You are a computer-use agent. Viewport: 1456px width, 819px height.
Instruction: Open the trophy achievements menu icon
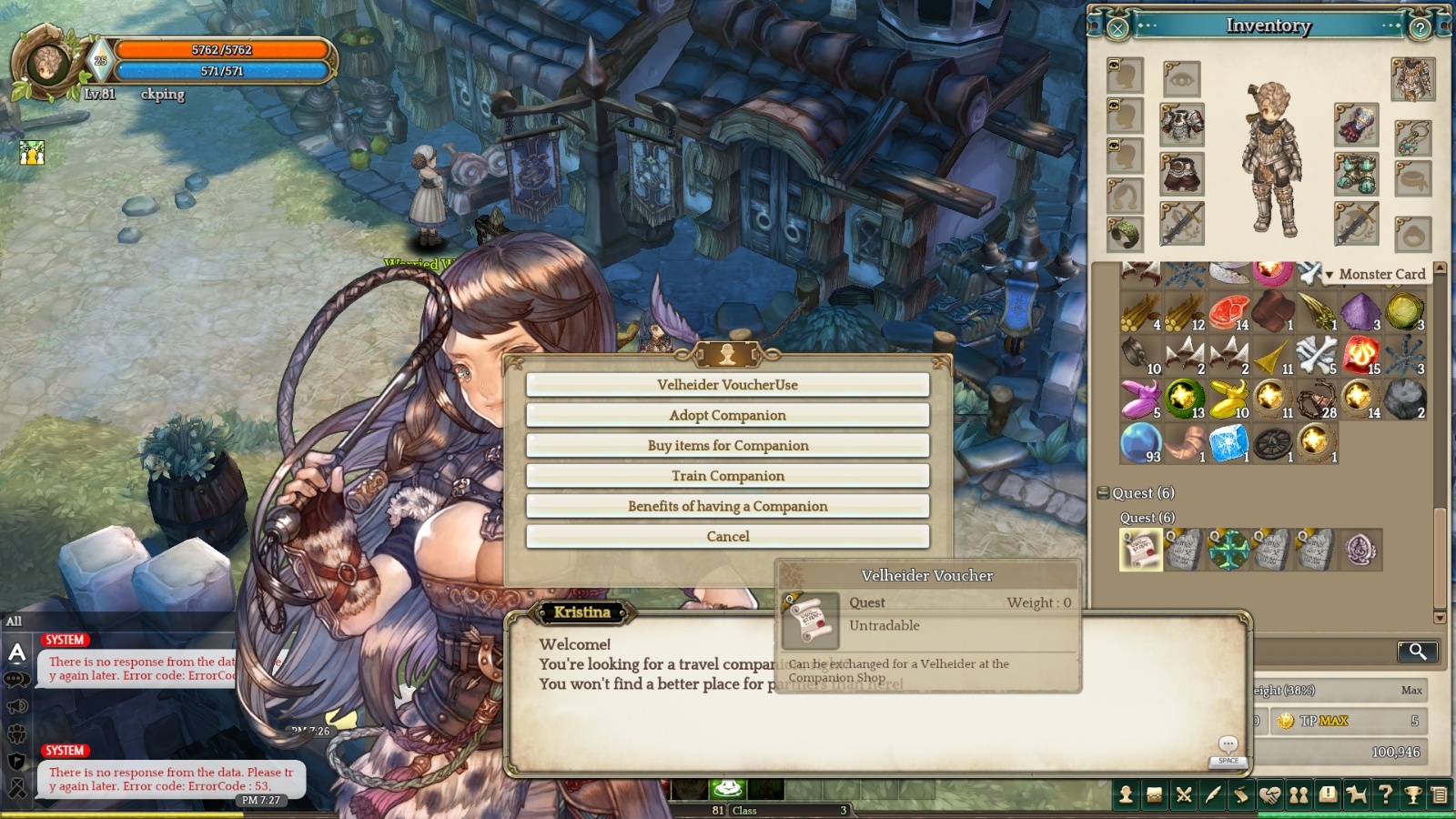[1413, 795]
